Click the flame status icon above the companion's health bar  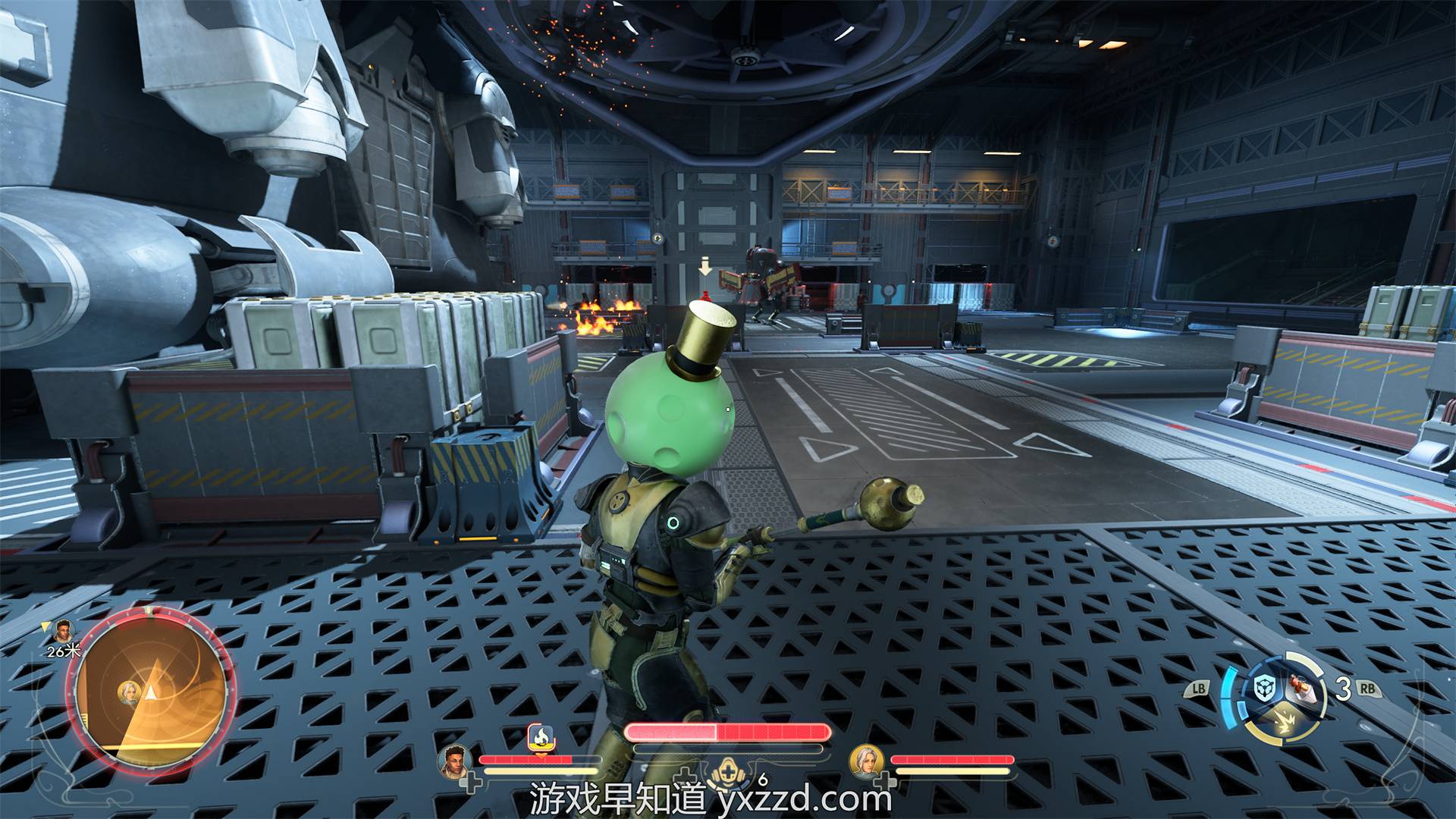tap(540, 736)
